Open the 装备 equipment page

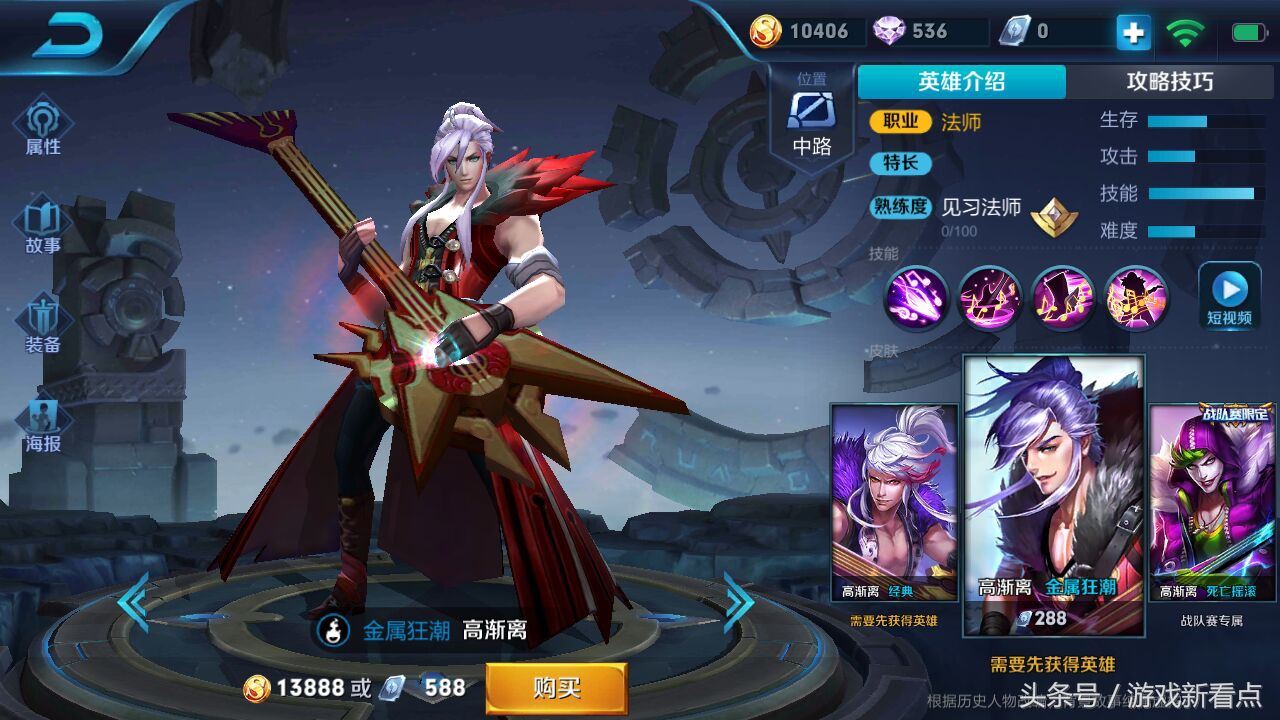point(43,324)
